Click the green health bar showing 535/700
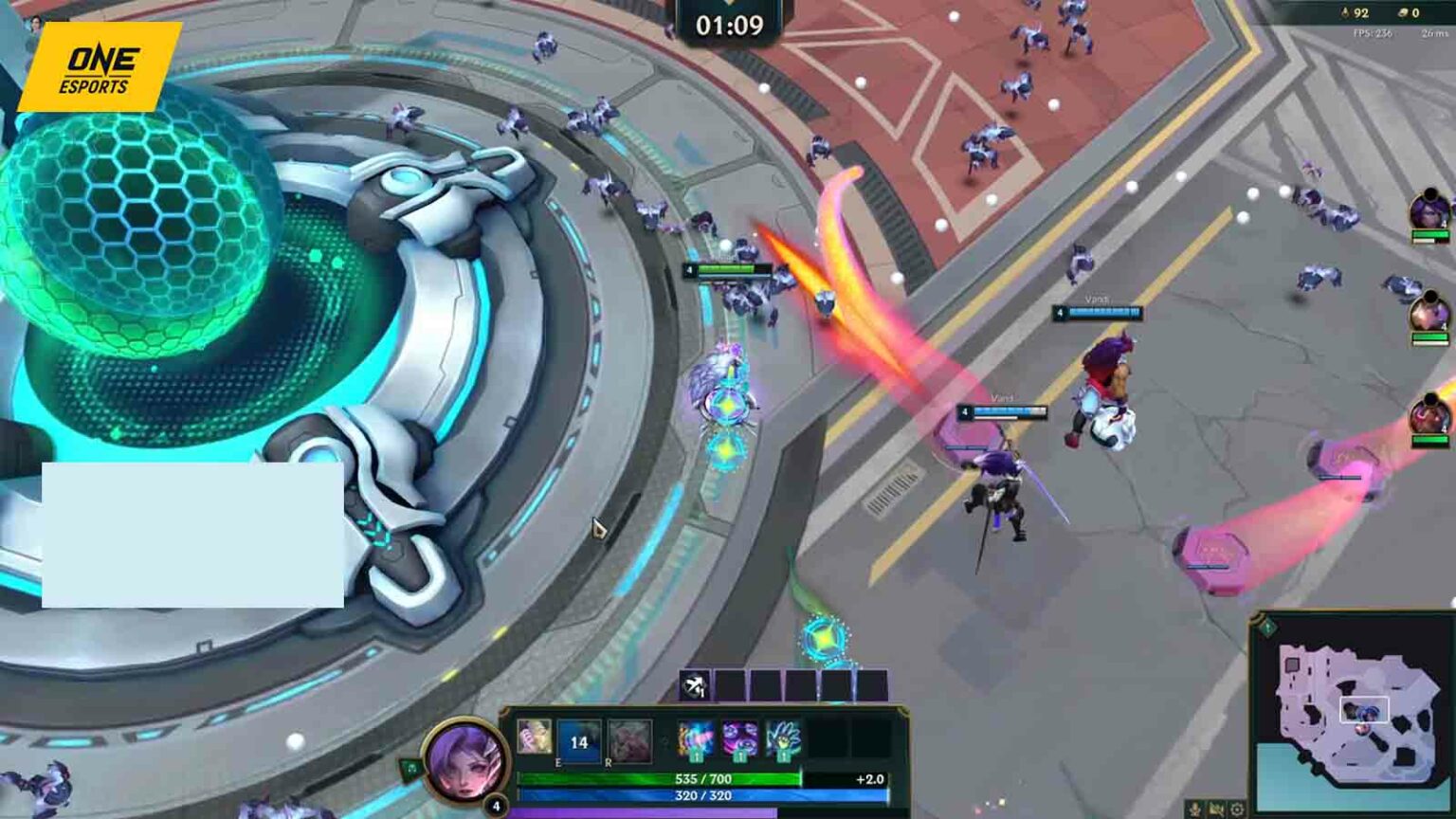 click(x=702, y=777)
